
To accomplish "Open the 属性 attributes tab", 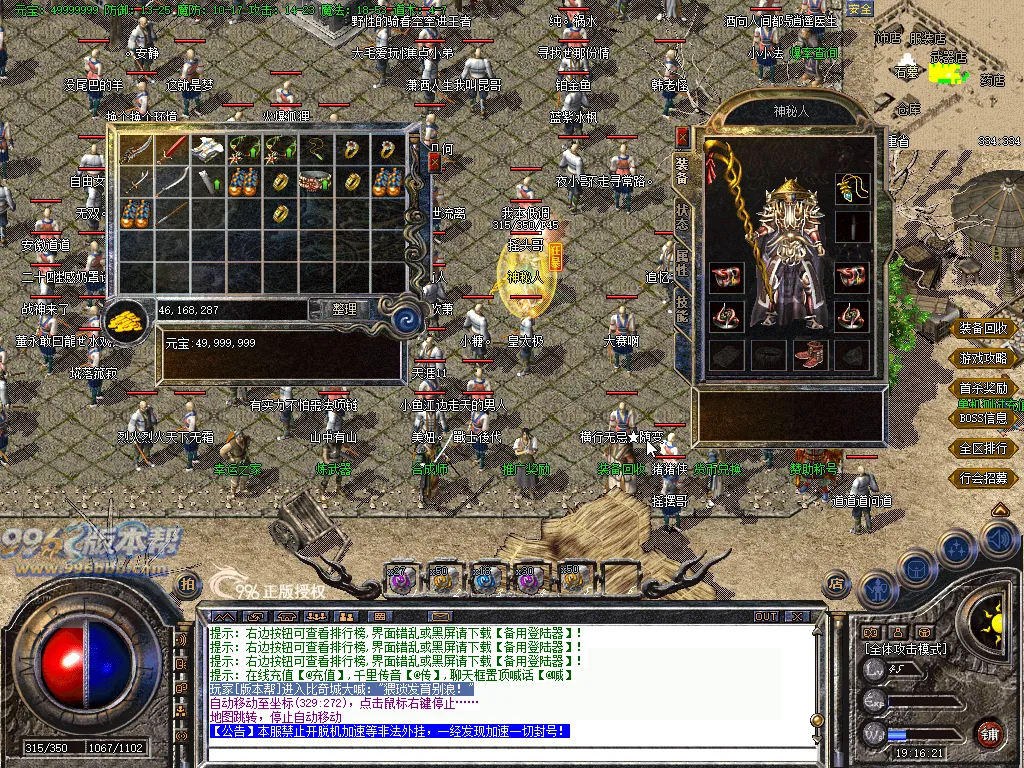I will [x=682, y=263].
